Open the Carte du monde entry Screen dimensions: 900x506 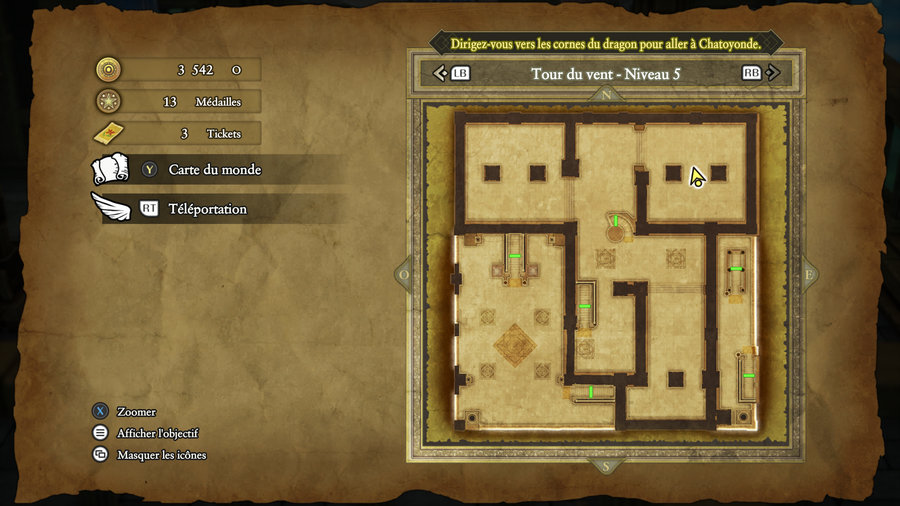click(214, 170)
